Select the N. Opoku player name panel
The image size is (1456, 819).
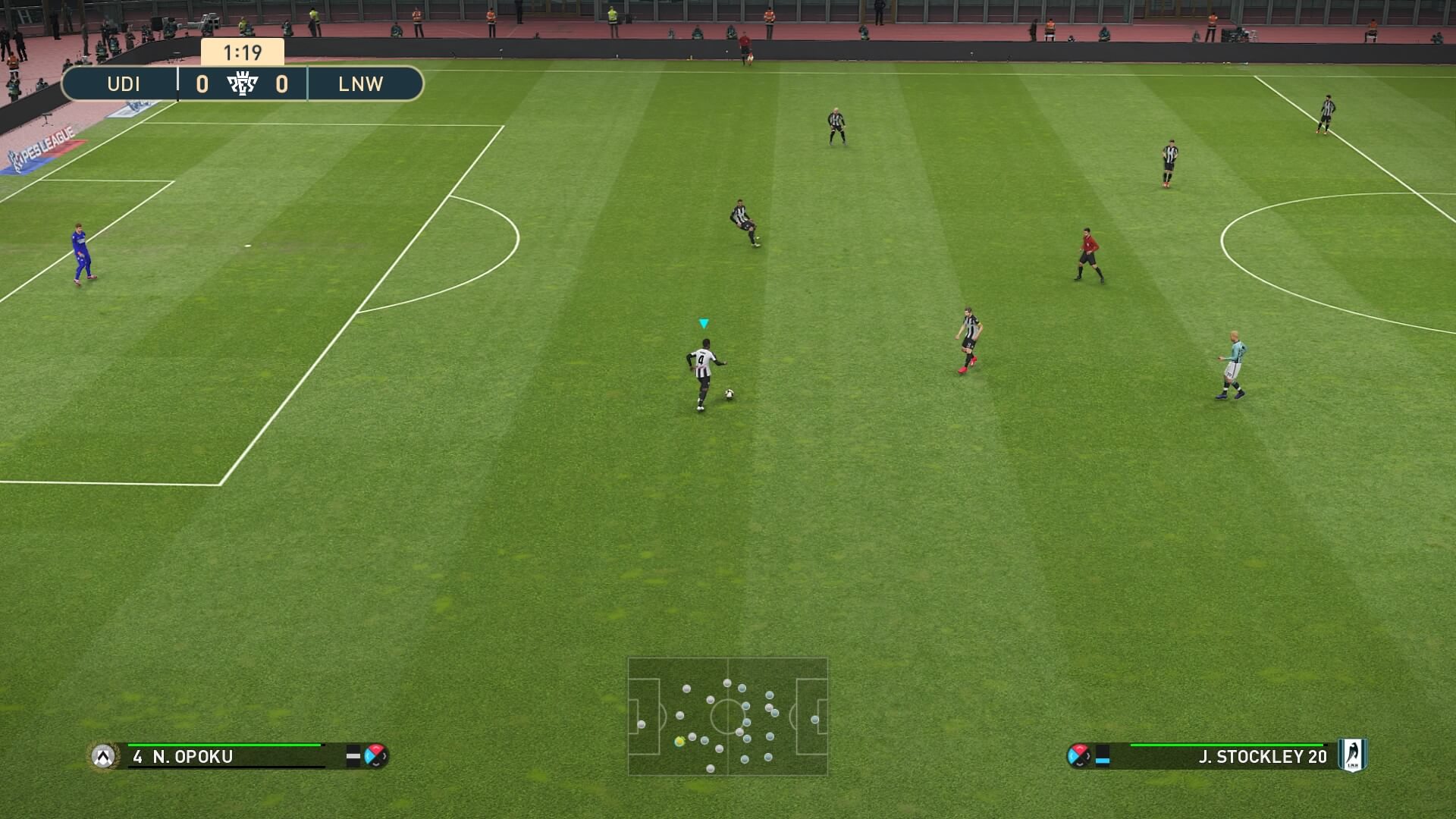click(227, 756)
